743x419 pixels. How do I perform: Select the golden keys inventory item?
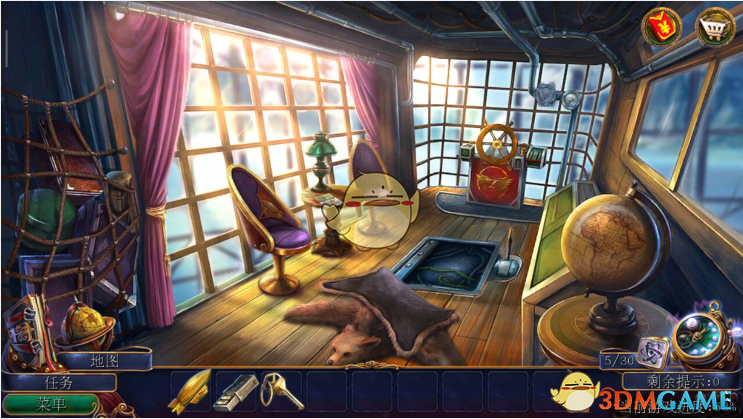pos(280,389)
